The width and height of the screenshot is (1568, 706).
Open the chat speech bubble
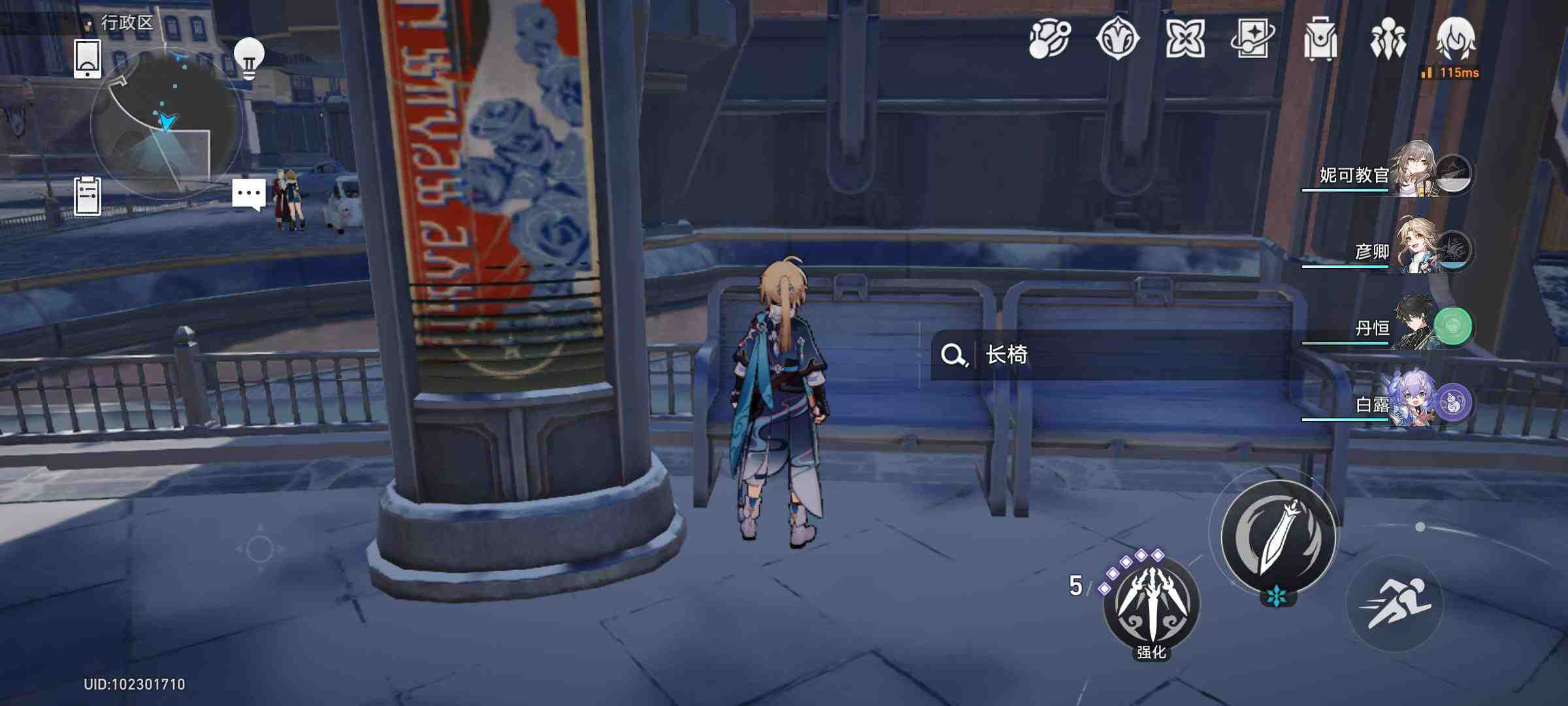(249, 194)
